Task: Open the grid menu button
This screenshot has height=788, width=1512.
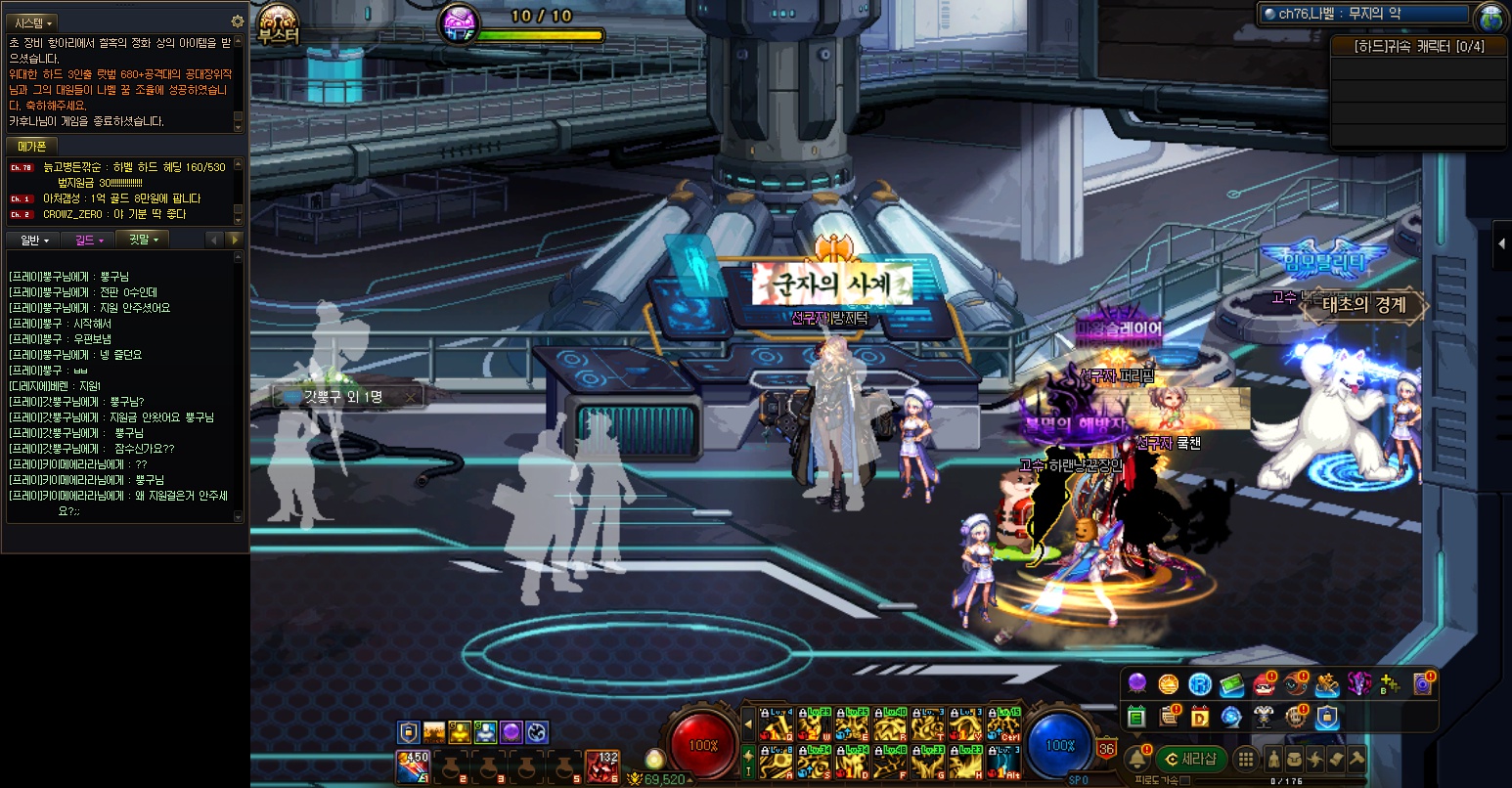Action: (1245, 759)
